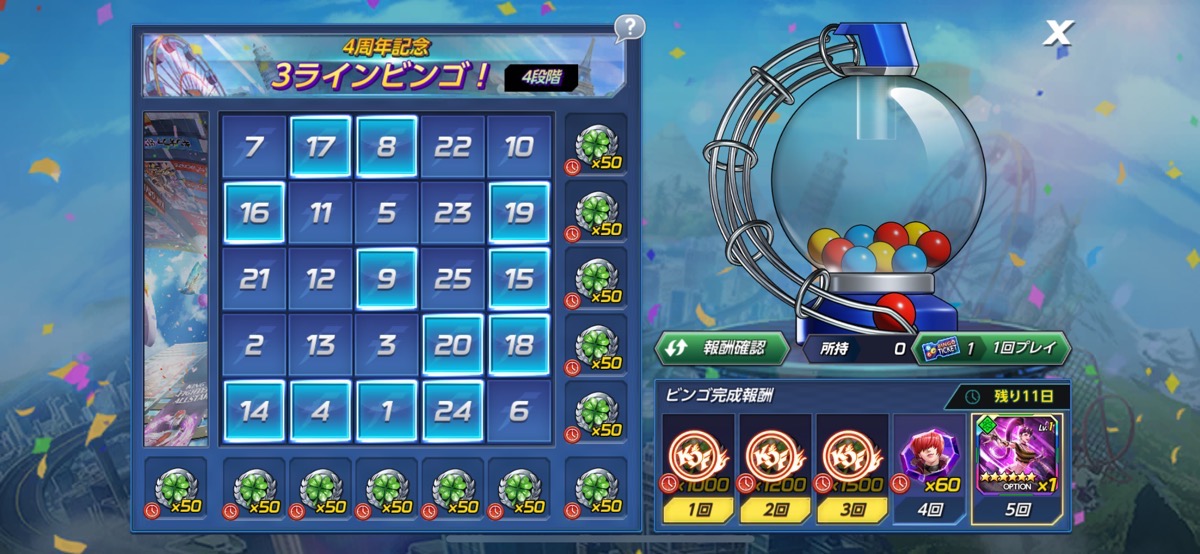The image size is (1200, 554).
Task: View the 3回 bingo completion reward
Action: click(x=850, y=468)
